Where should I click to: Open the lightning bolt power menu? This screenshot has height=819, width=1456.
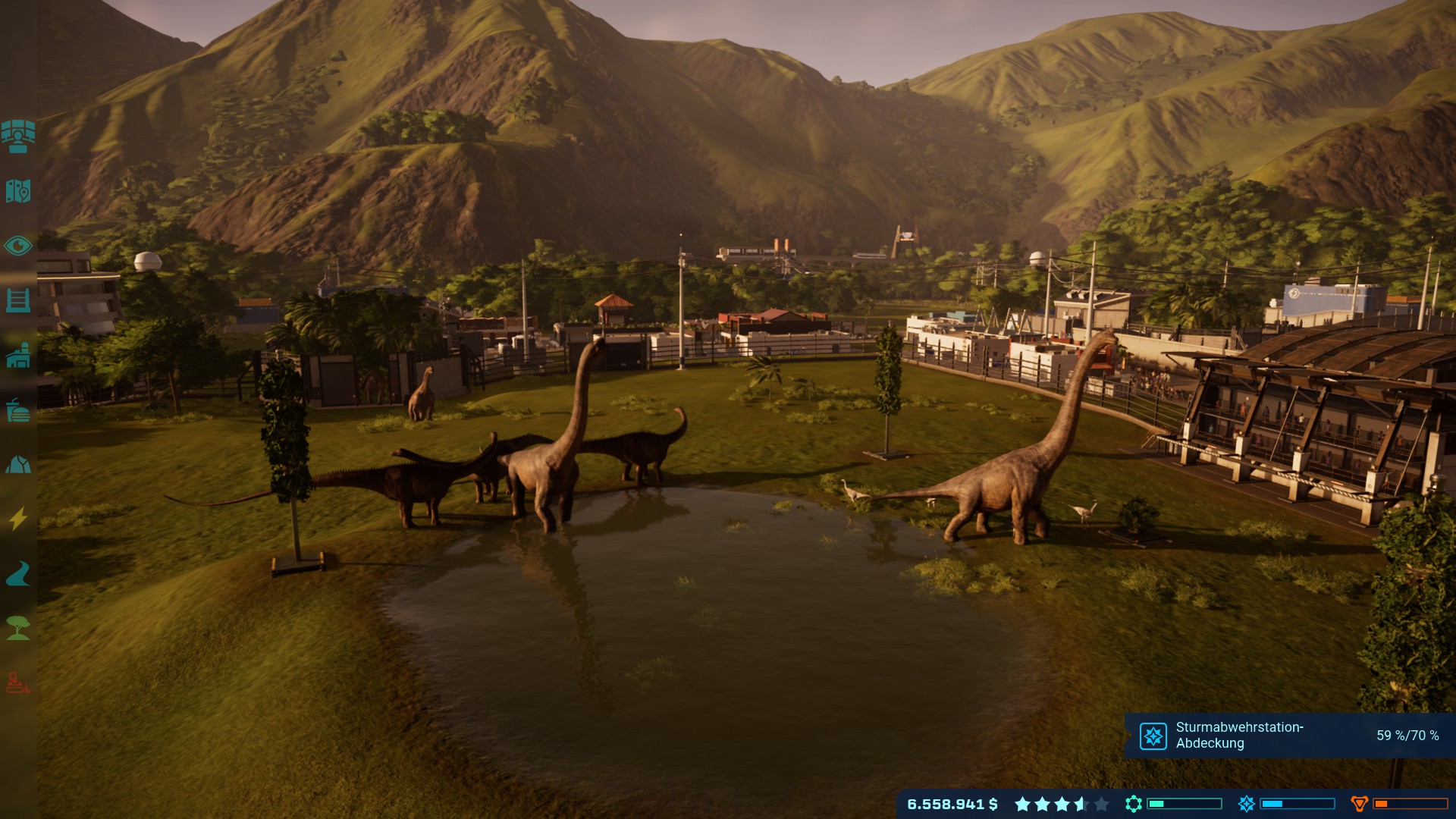click(18, 519)
